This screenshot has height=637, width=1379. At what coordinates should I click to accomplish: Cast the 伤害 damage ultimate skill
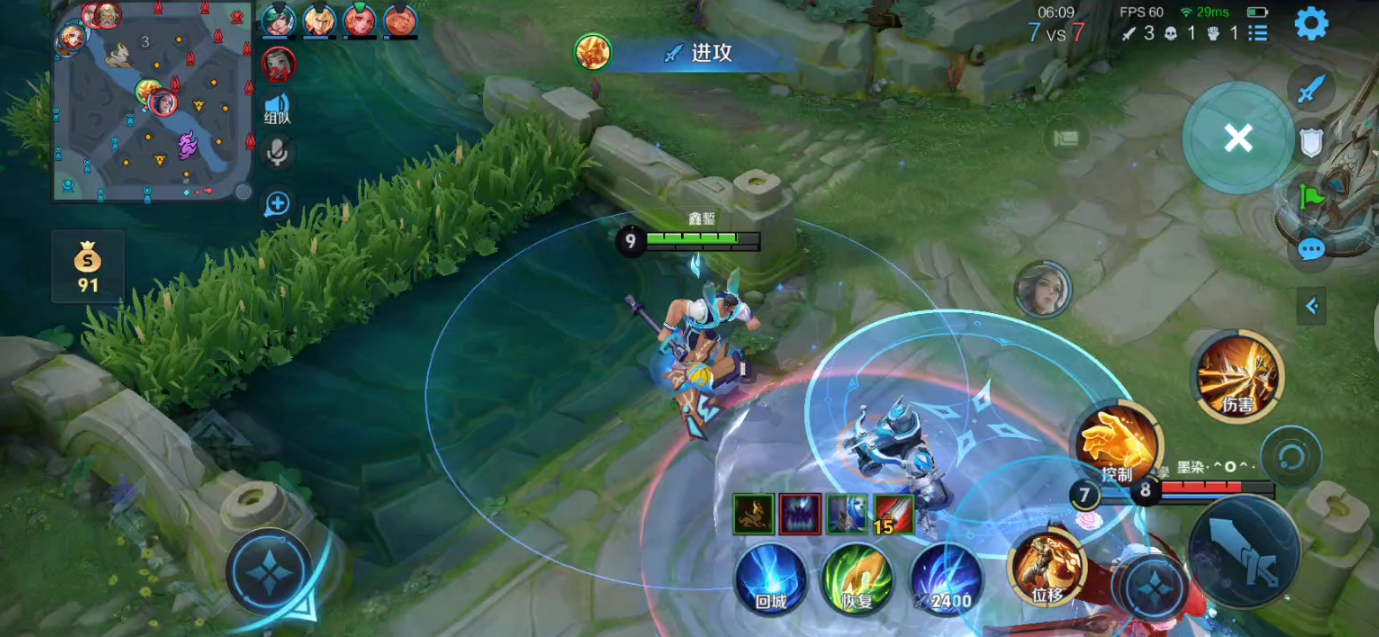tap(1238, 375)
